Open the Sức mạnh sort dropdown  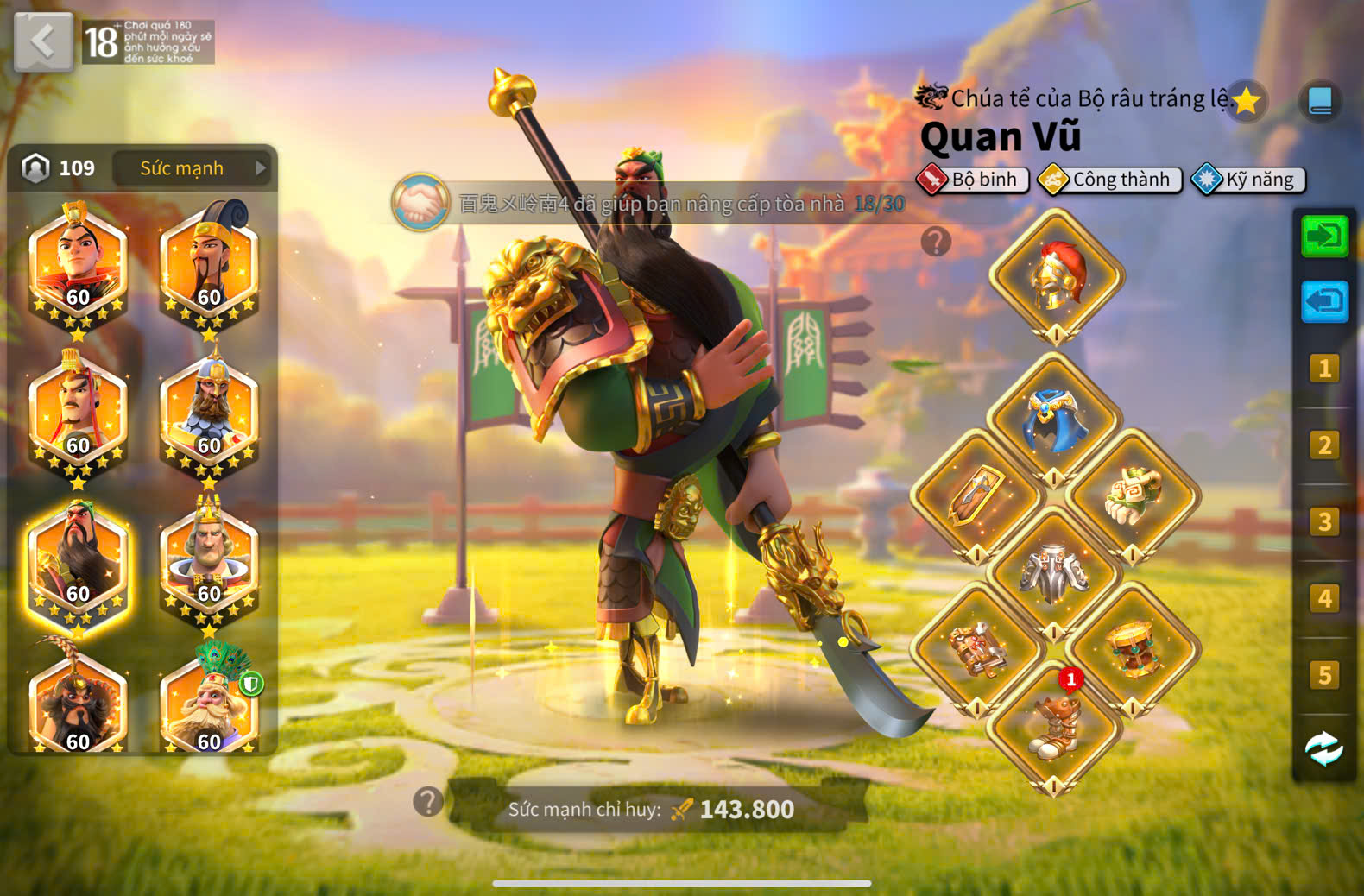[193, 168]
